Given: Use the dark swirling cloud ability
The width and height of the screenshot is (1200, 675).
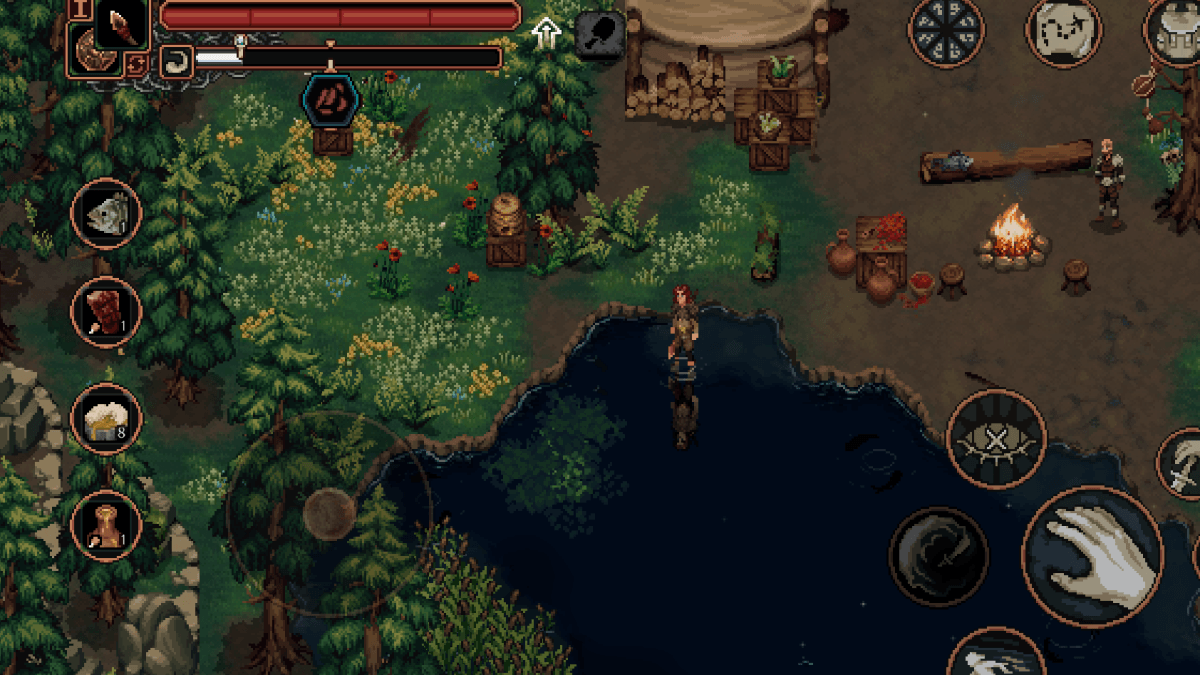Looking at the screenshot, I should tap(938, 556).
